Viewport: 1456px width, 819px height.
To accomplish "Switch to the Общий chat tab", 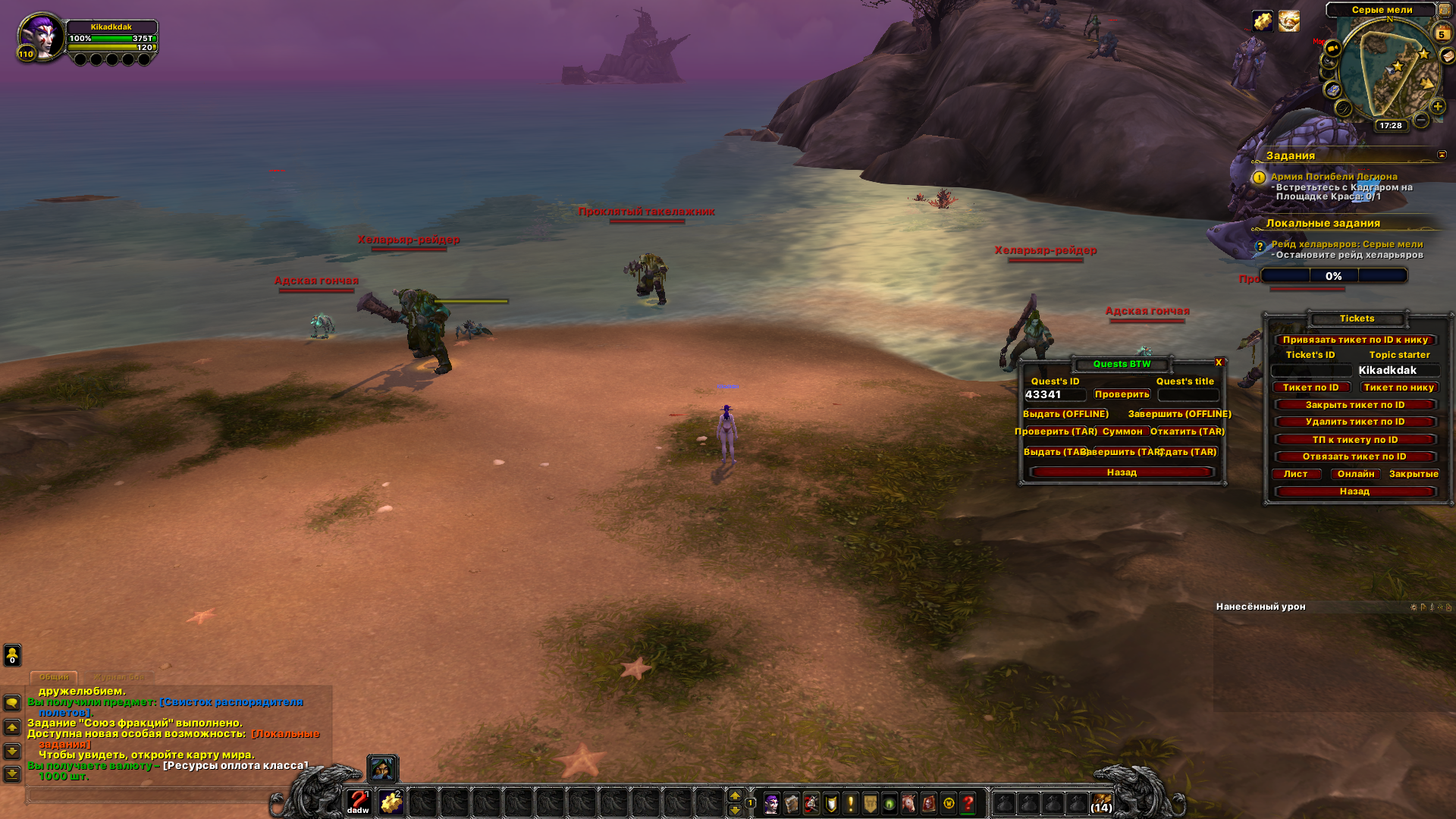I will 54,676.
